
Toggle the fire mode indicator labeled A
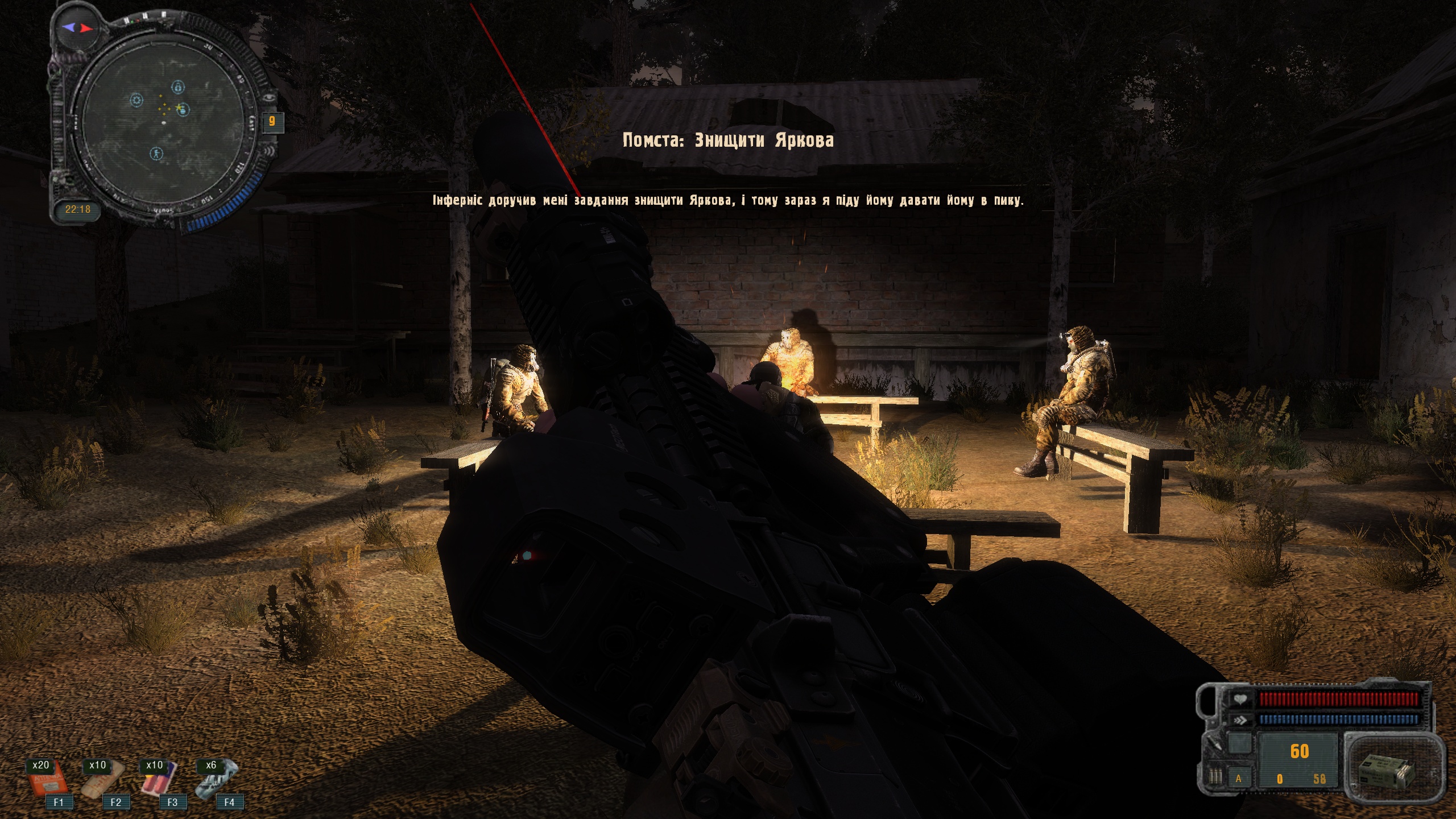(1238, 779)
